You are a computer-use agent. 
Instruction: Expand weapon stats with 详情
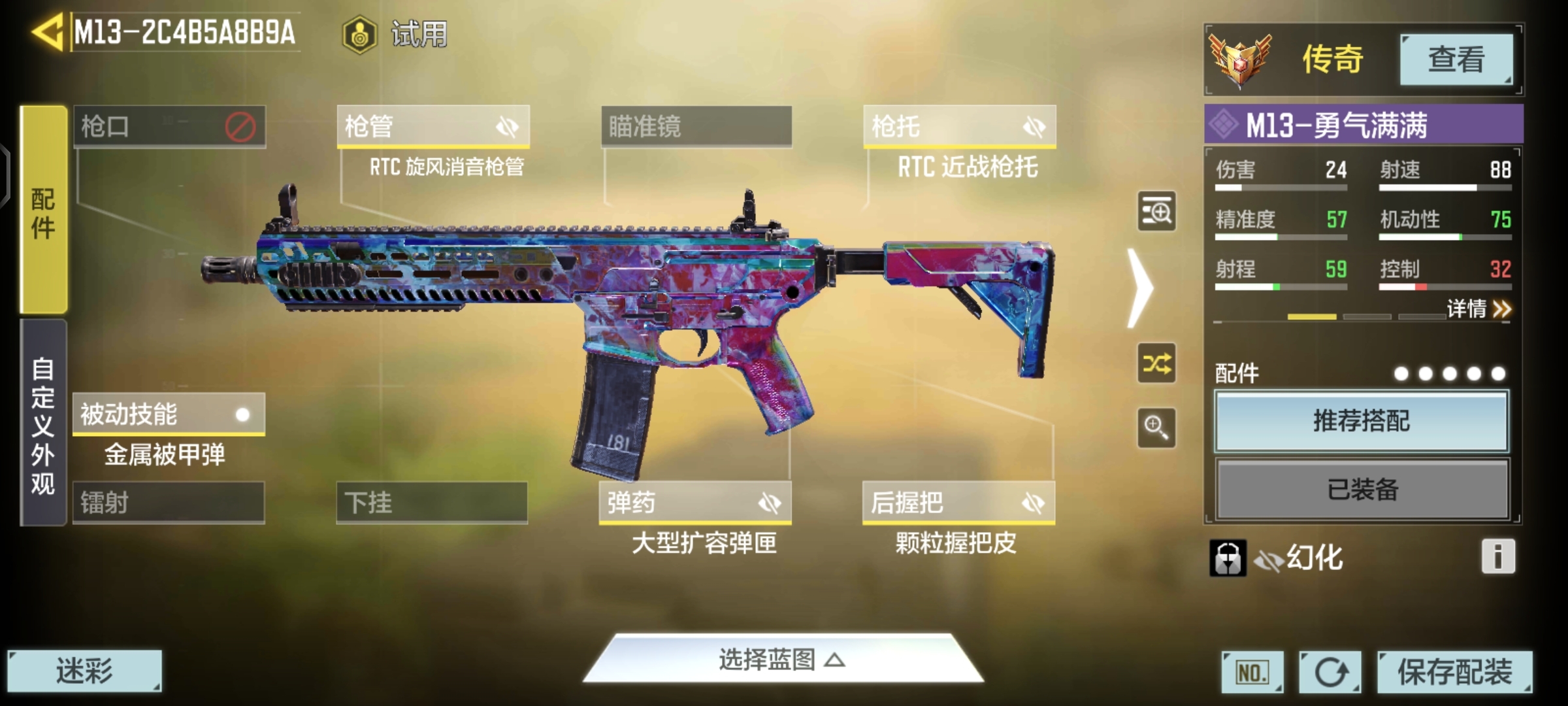[1478, 309]
